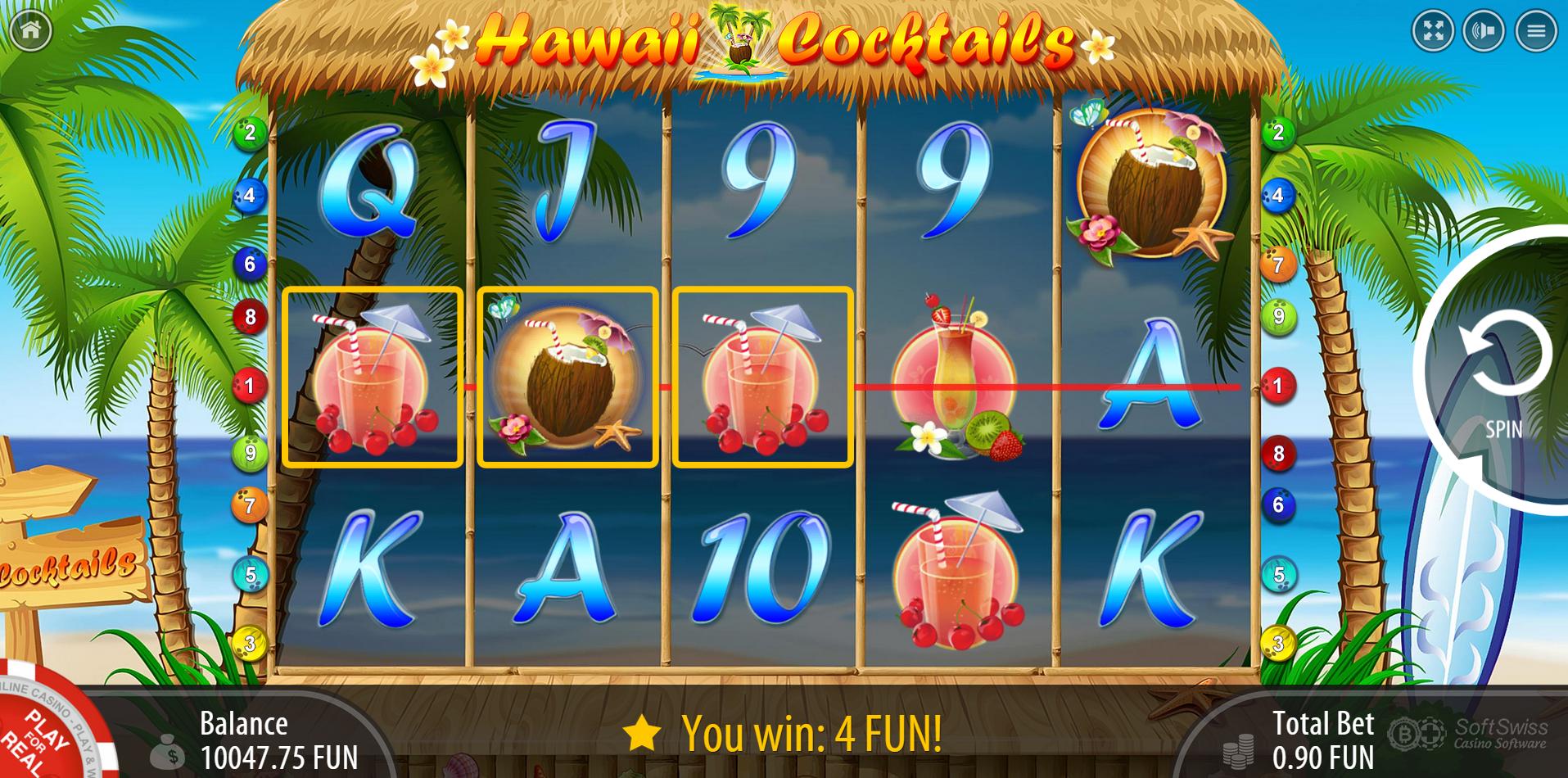Screen dimensions: 1568x778
Task: Mute the game sound
Action: (1484, 31)
